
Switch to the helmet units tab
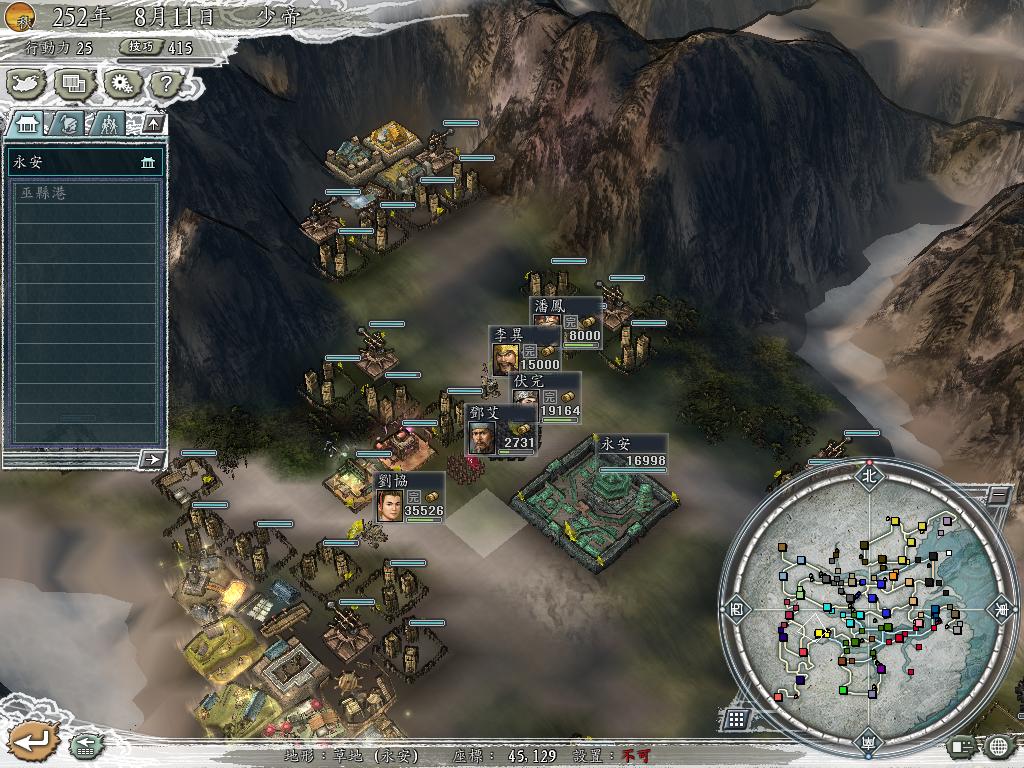[x=68, y=123]
